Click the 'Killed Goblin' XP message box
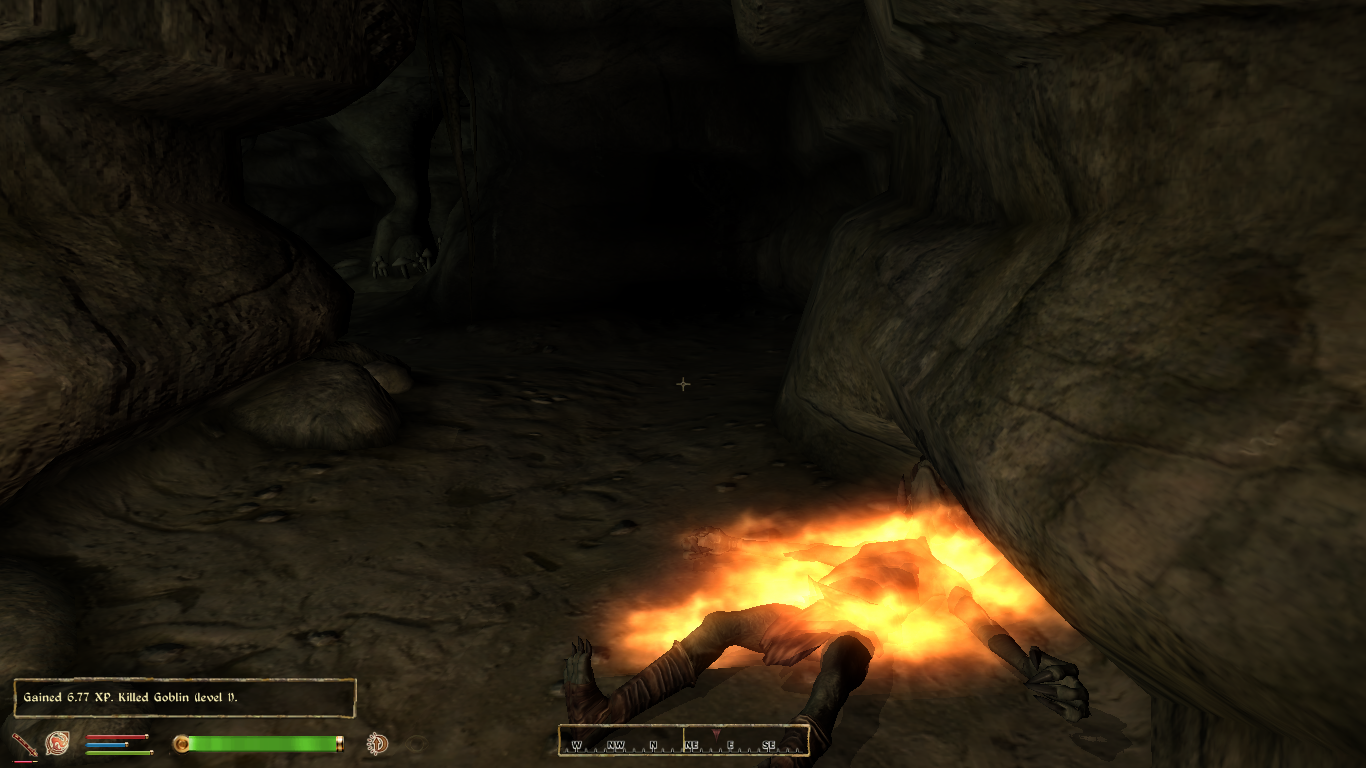1366x768 pixels. [185, 697]
